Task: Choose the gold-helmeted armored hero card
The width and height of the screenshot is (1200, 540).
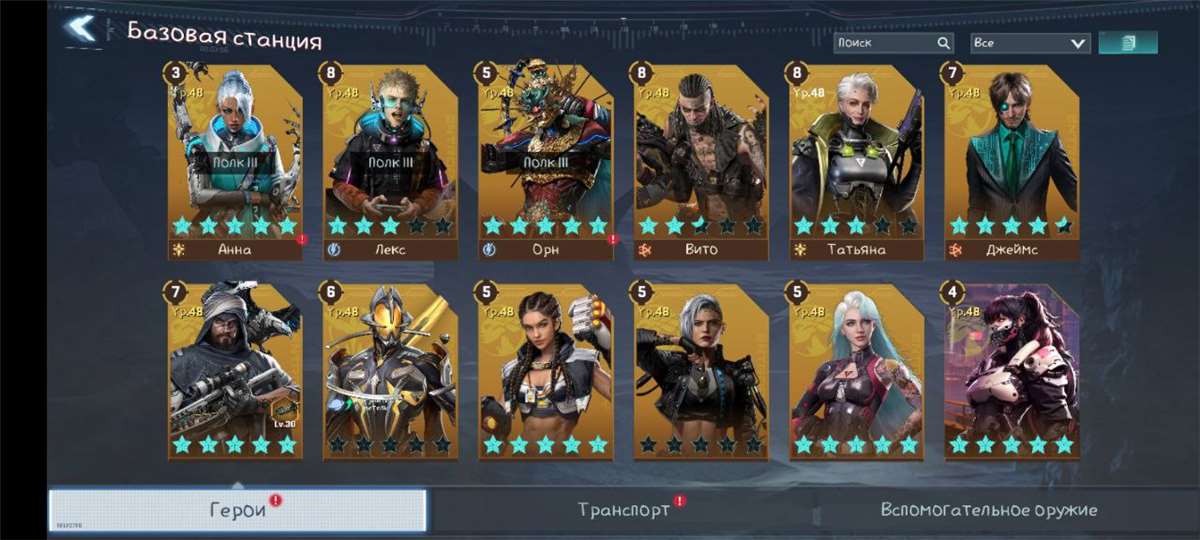Action: 390,370
